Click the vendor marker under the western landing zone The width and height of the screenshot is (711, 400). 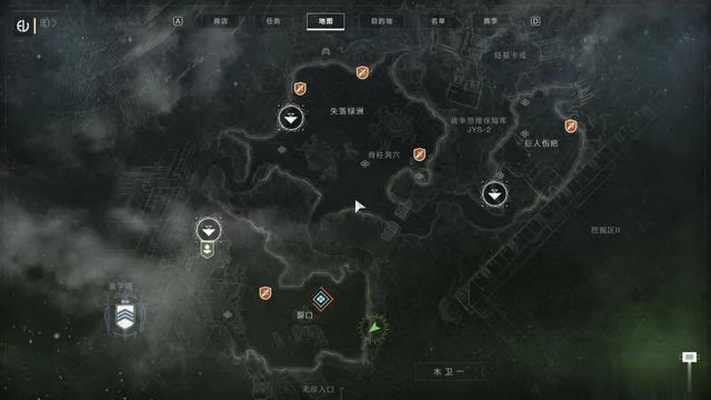tap(208, 249)
